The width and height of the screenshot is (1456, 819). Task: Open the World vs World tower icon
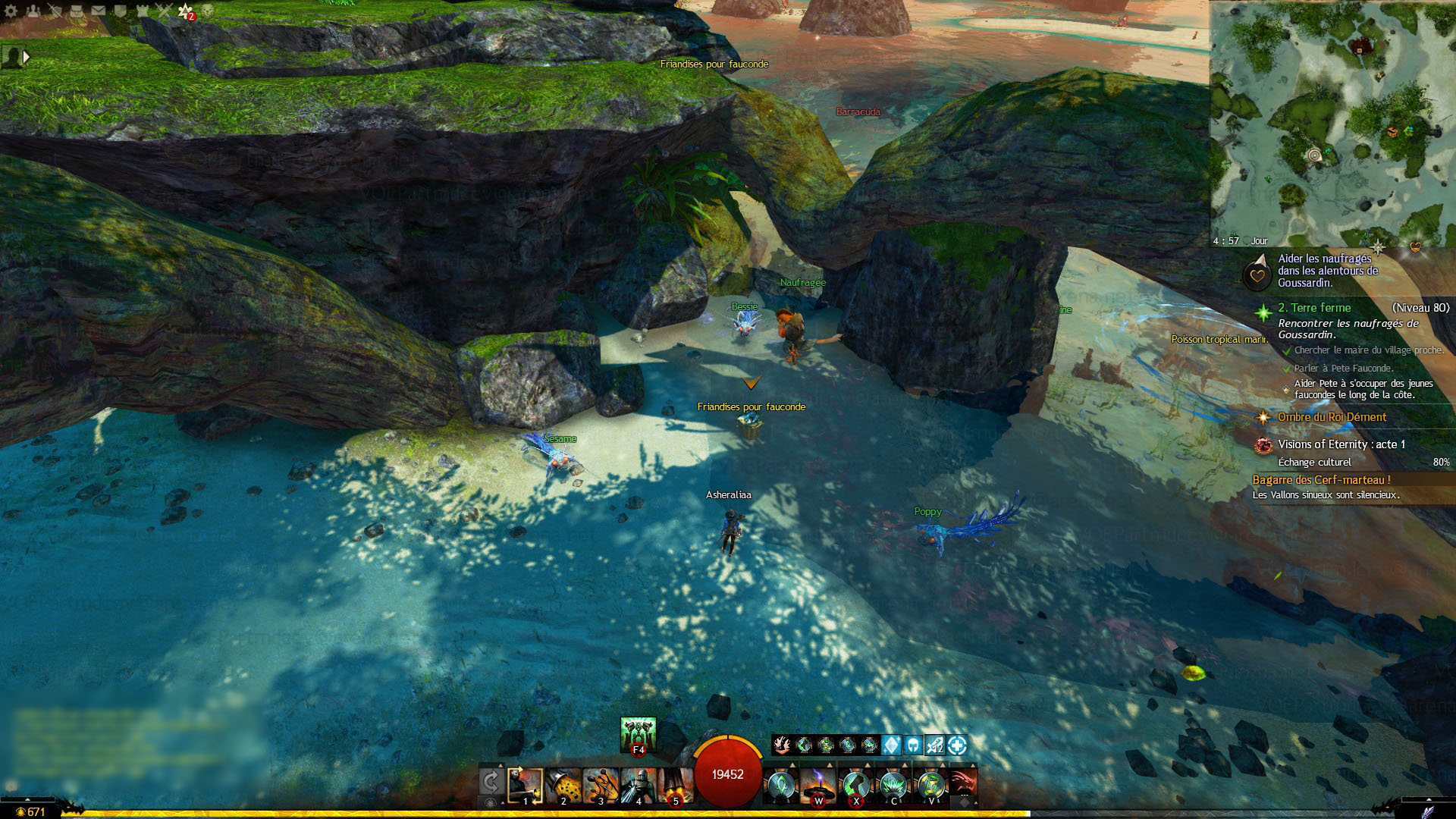143,11
